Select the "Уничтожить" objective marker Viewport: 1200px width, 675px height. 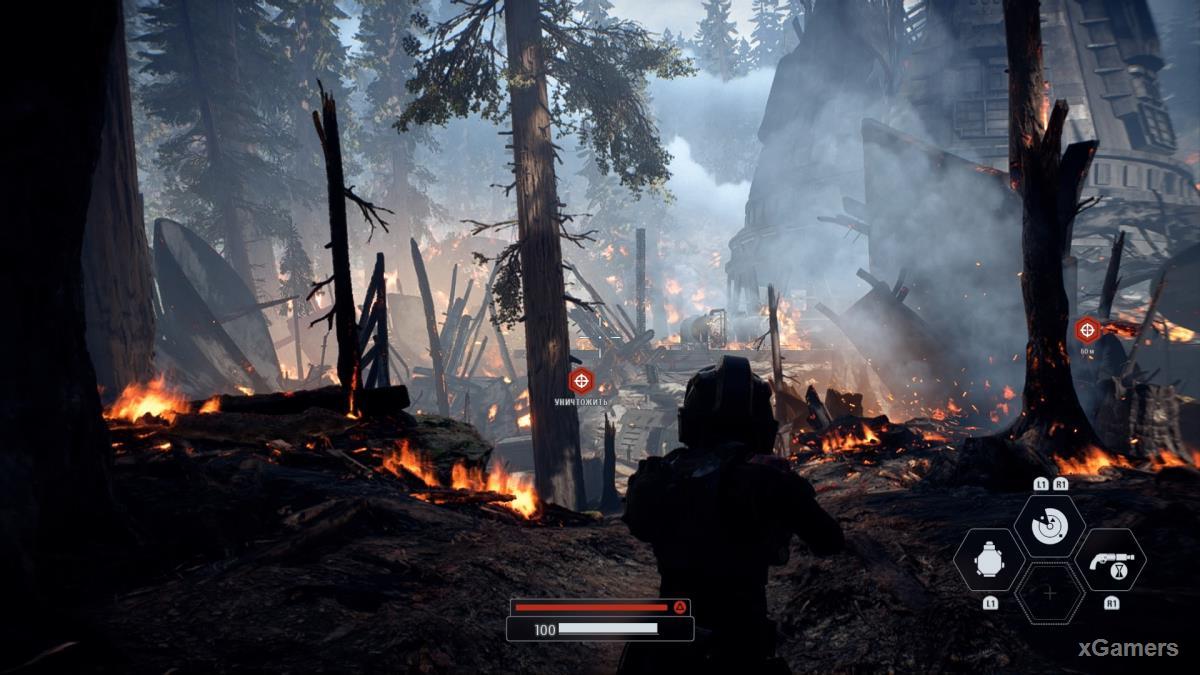(581, 380)
